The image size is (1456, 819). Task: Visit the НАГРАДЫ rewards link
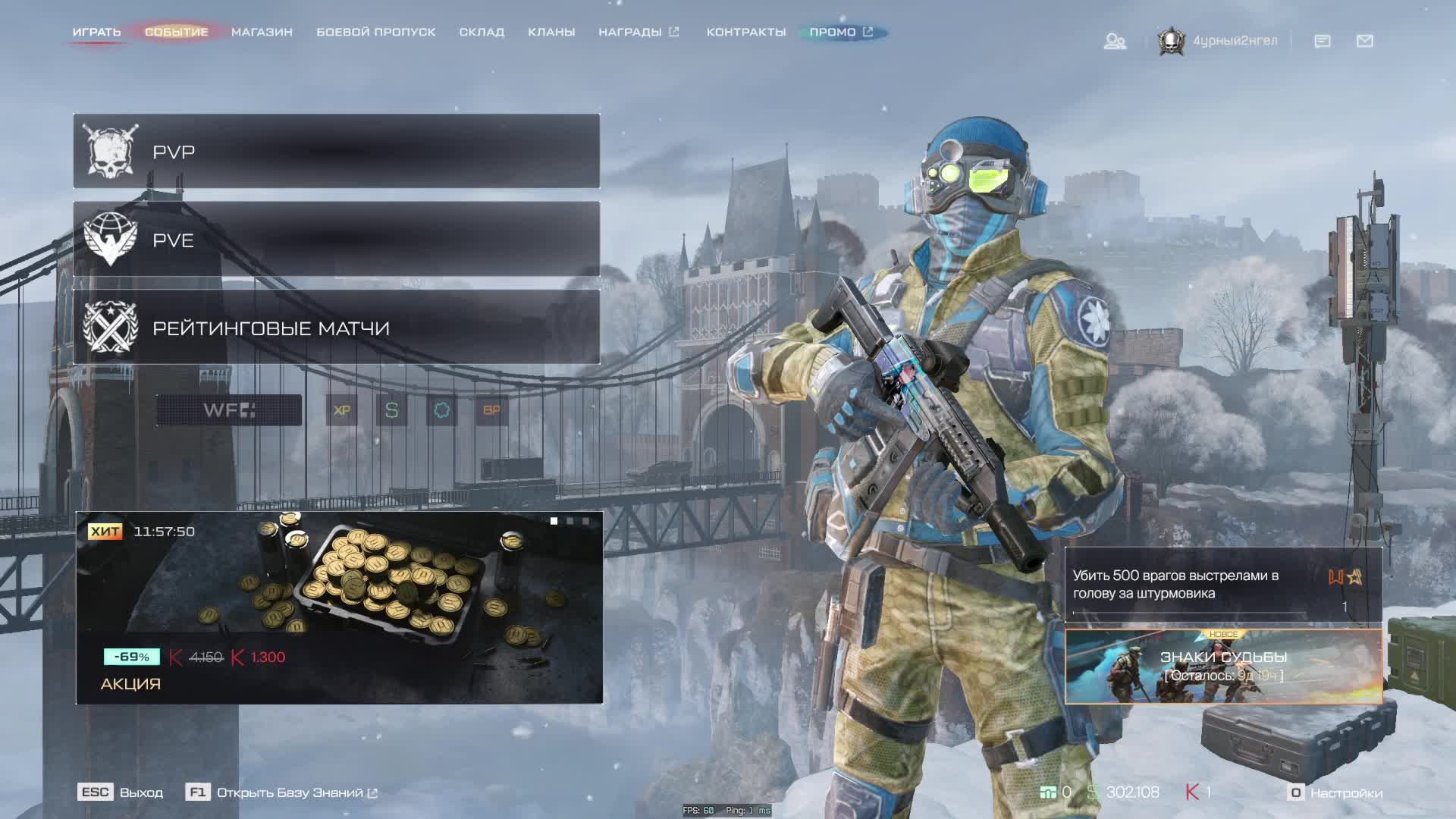638,32
